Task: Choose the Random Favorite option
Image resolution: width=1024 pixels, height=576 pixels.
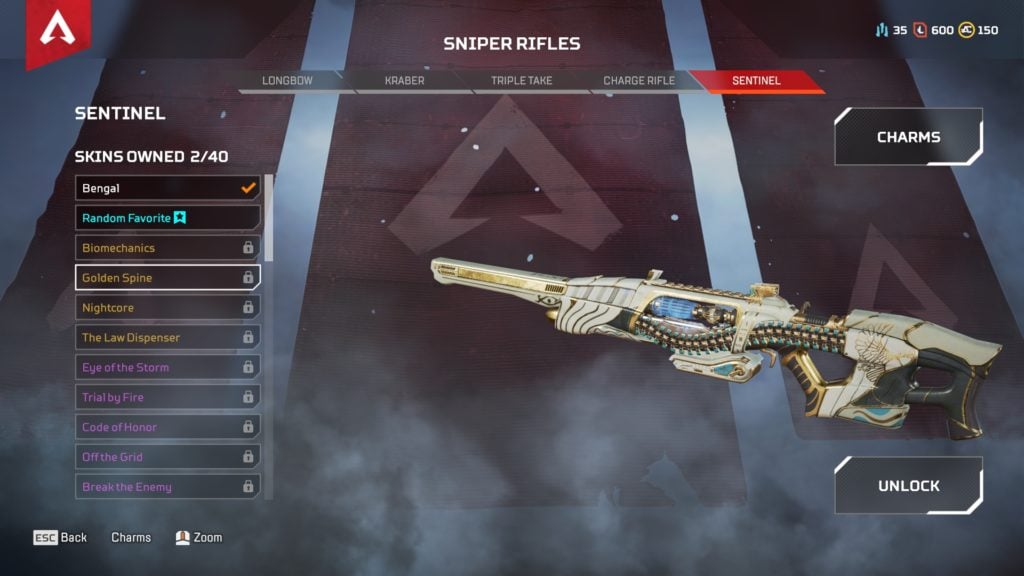Action: (x=167, y=218)
